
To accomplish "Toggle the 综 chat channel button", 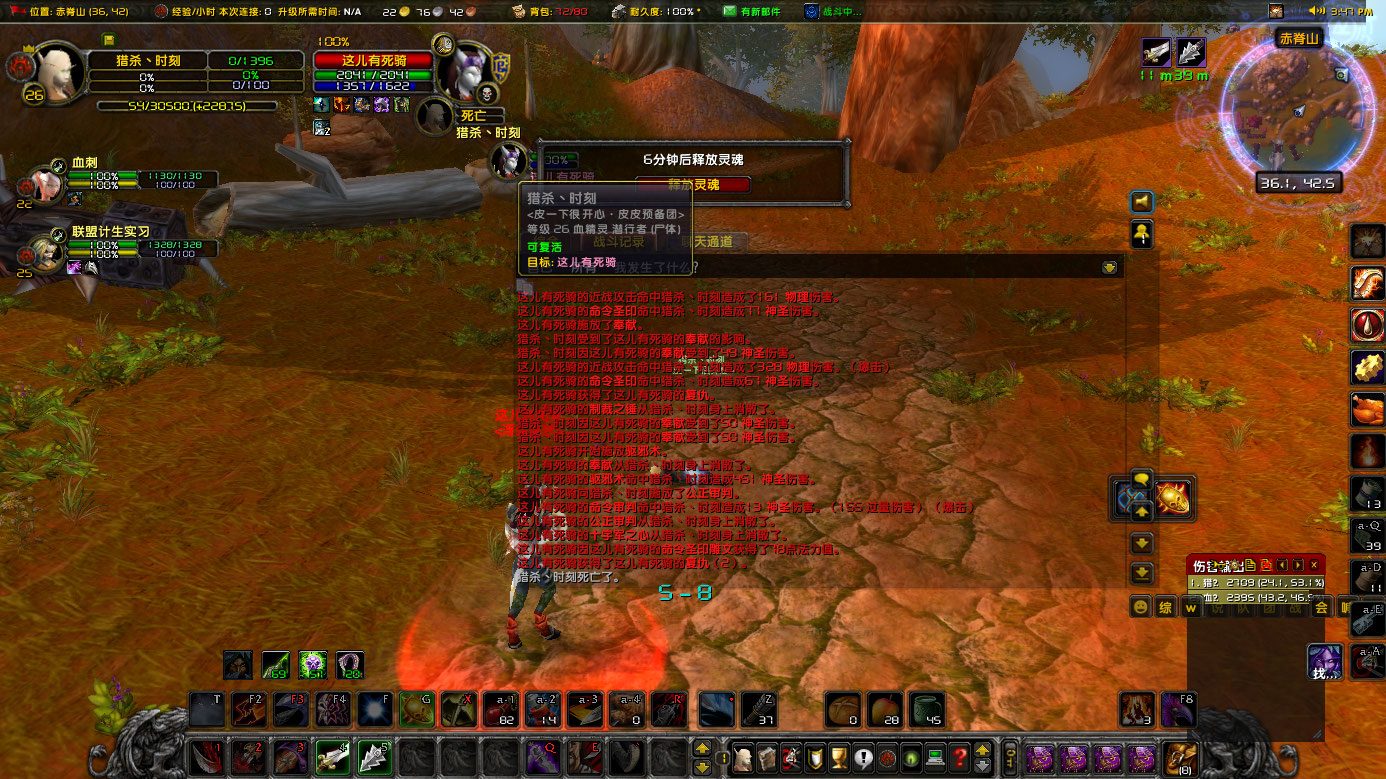I will [1165, 607].
